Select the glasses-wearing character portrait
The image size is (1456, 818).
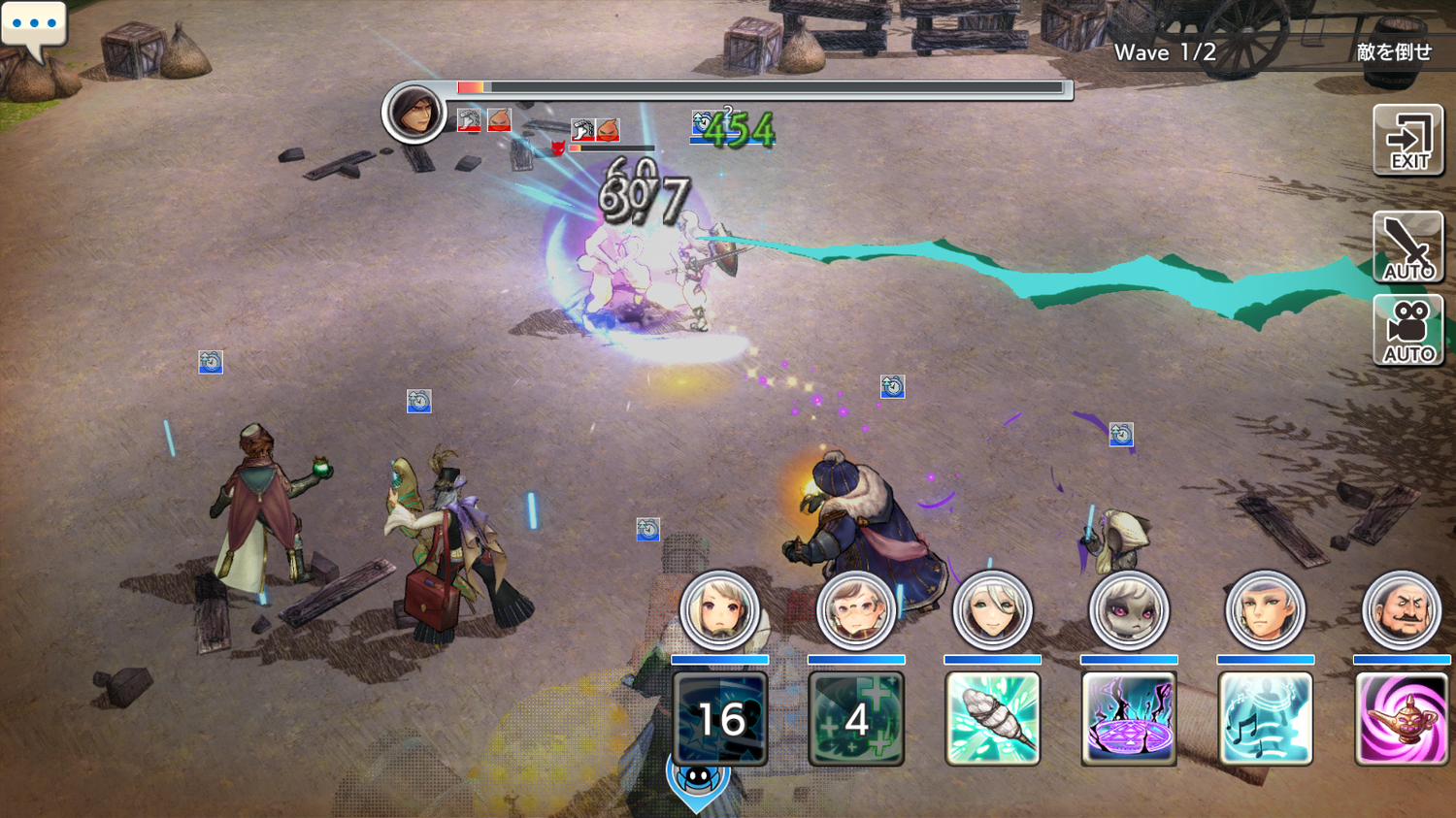(856, 610)
